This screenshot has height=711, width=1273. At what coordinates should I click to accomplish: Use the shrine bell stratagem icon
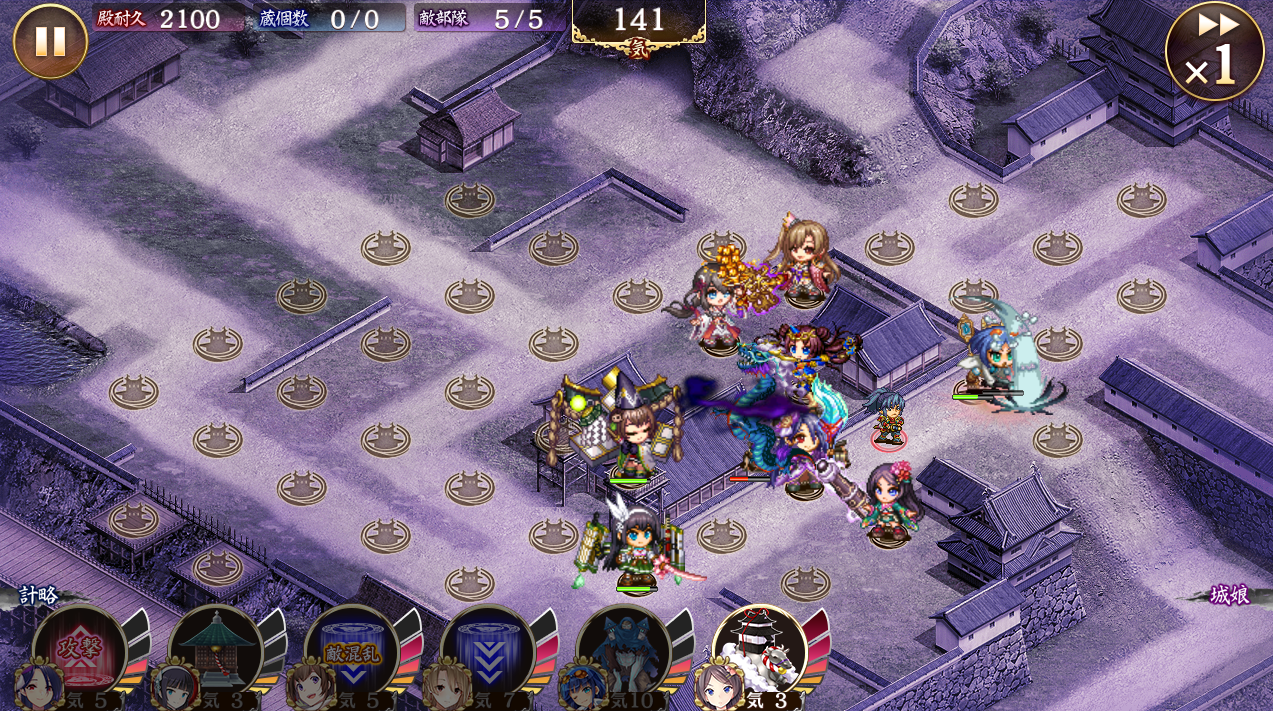coord(216,652)
